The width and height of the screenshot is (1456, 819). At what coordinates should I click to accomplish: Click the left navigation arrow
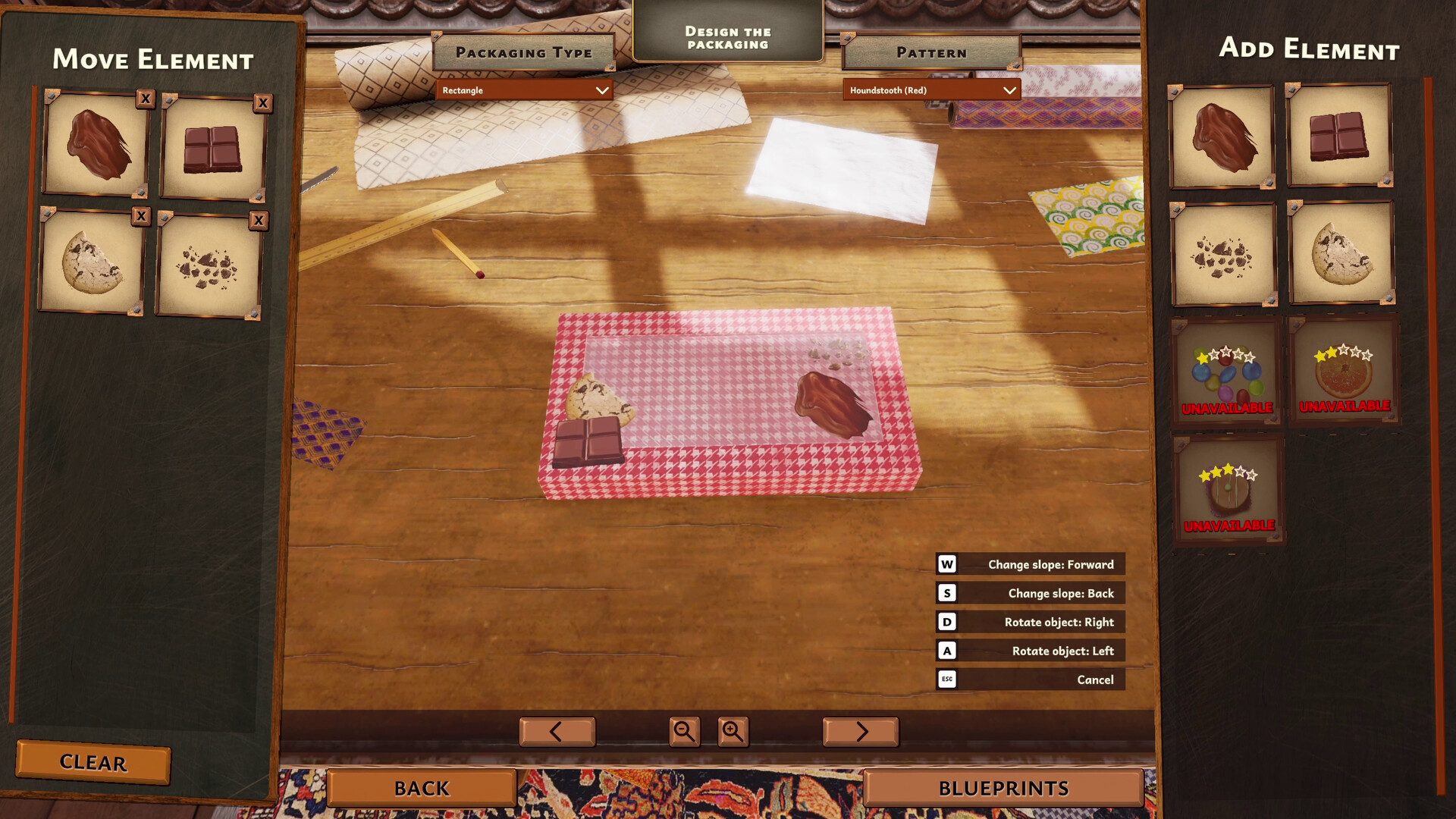click(557, 731)
